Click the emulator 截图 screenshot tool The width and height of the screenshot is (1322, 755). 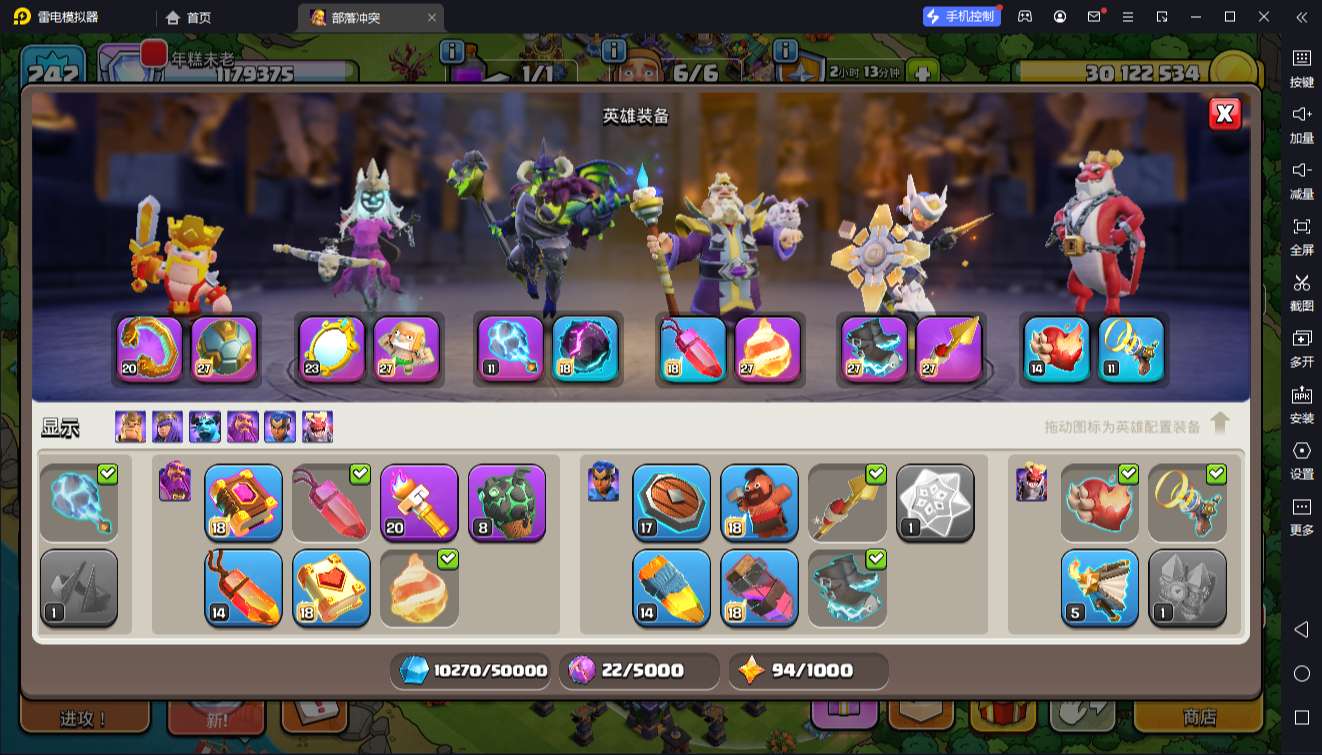1301,290
